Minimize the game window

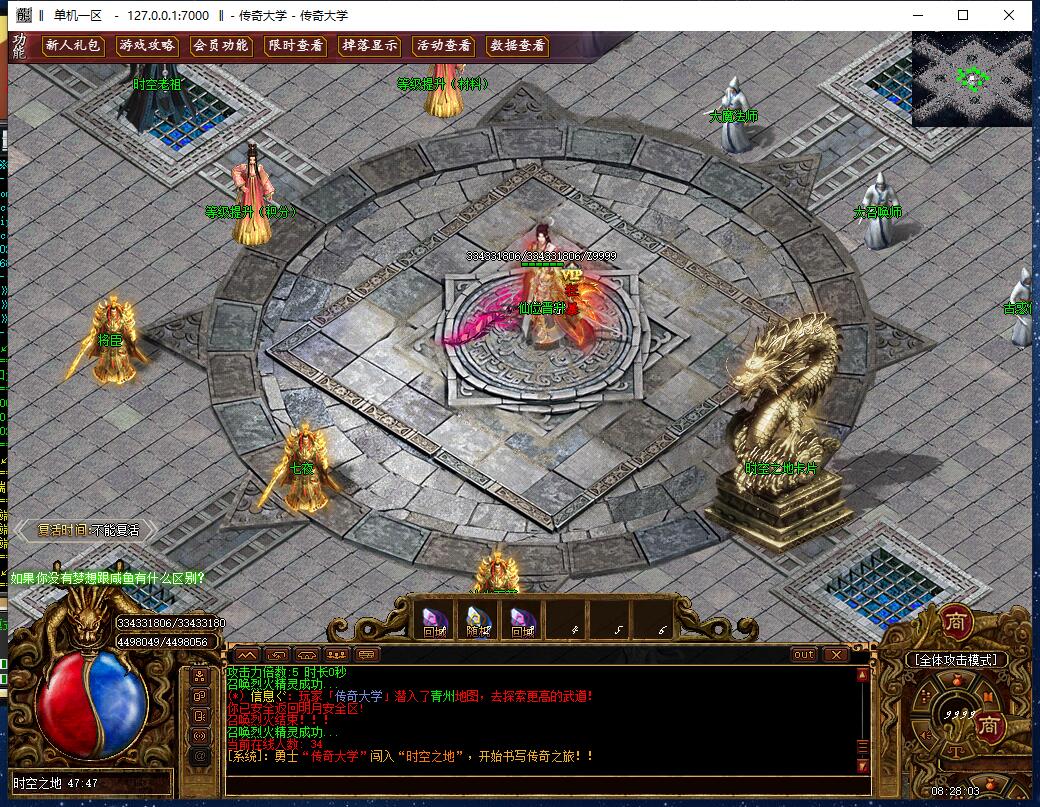click(x=917, y=15)
